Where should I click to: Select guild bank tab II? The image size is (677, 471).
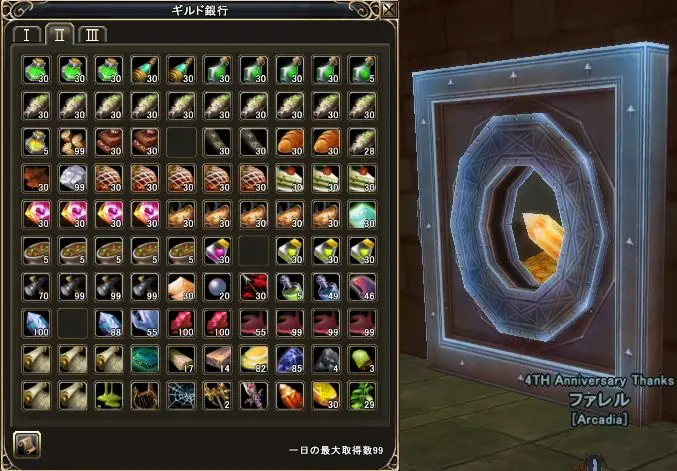pos(59,34)
